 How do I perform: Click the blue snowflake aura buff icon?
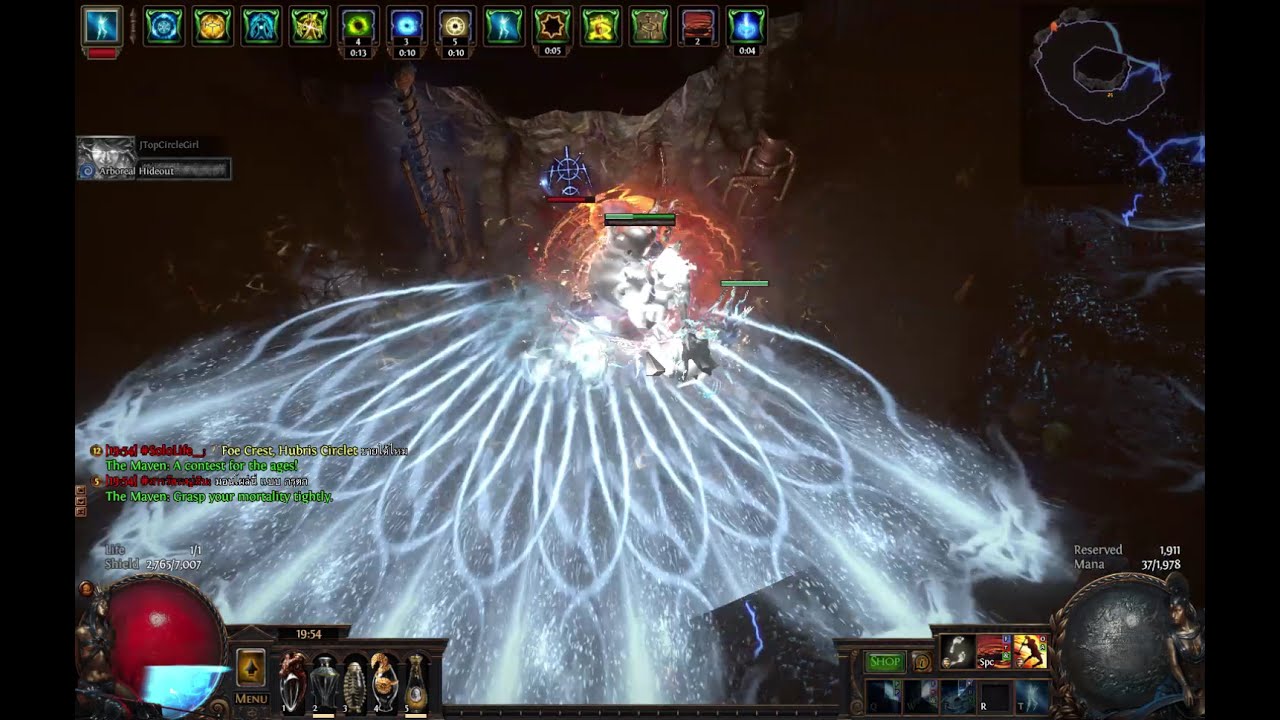[164, 26]
